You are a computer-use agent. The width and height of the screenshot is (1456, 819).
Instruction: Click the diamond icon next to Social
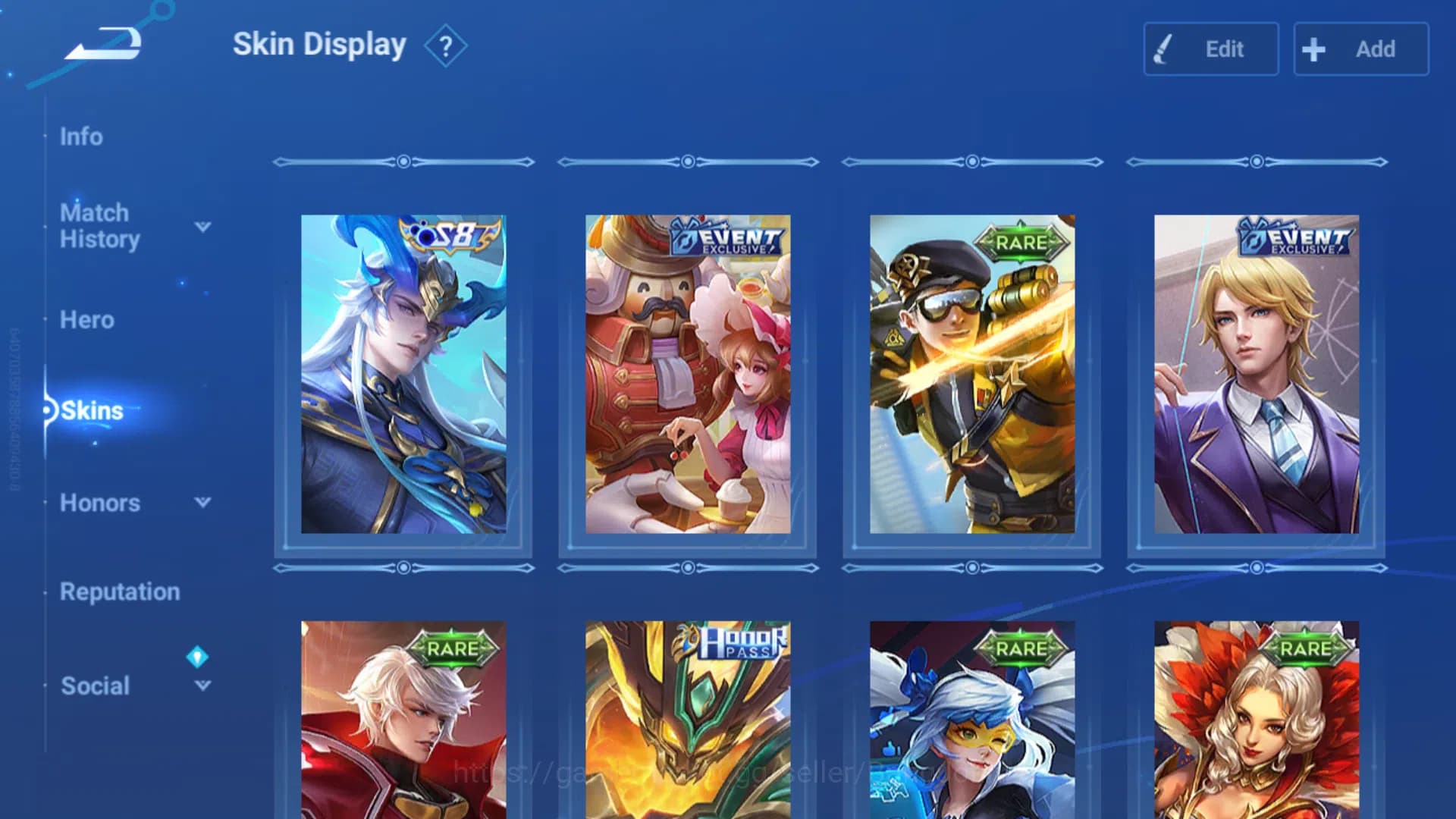[199, 657]
